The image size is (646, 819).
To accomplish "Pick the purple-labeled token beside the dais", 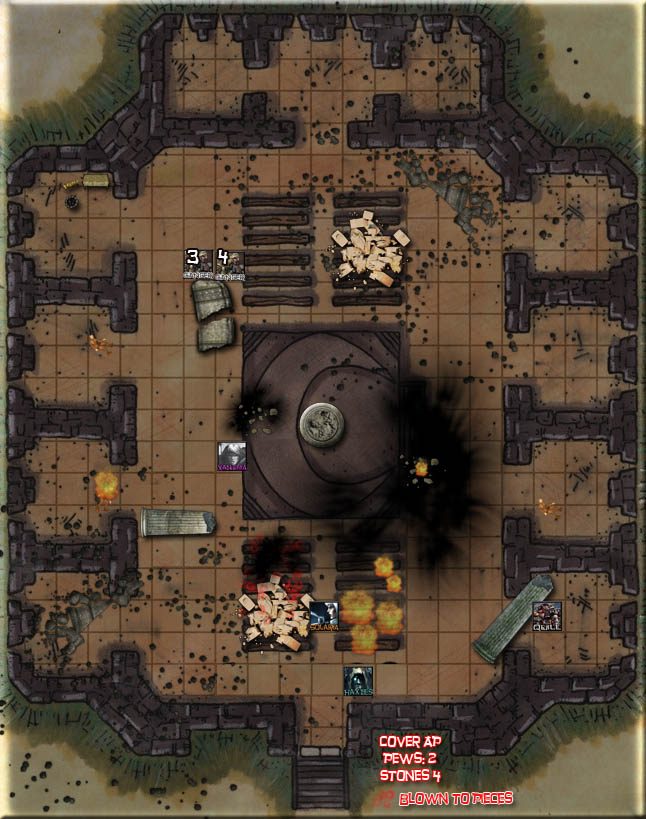I will pyautogui.click(x=232, y=456).
